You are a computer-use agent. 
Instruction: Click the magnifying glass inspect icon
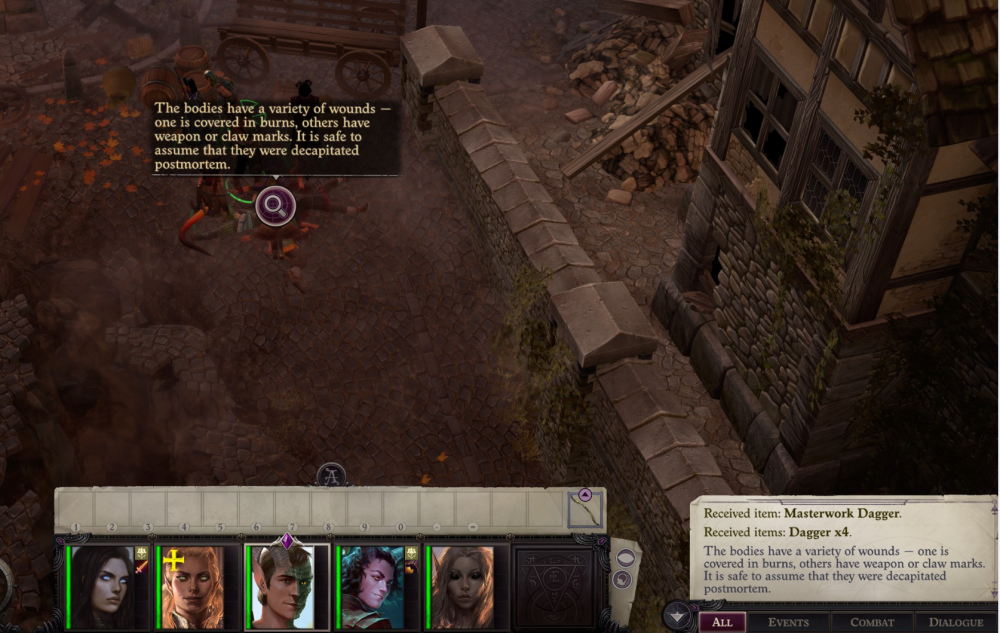pyautogui.click(x=275, y=207)
